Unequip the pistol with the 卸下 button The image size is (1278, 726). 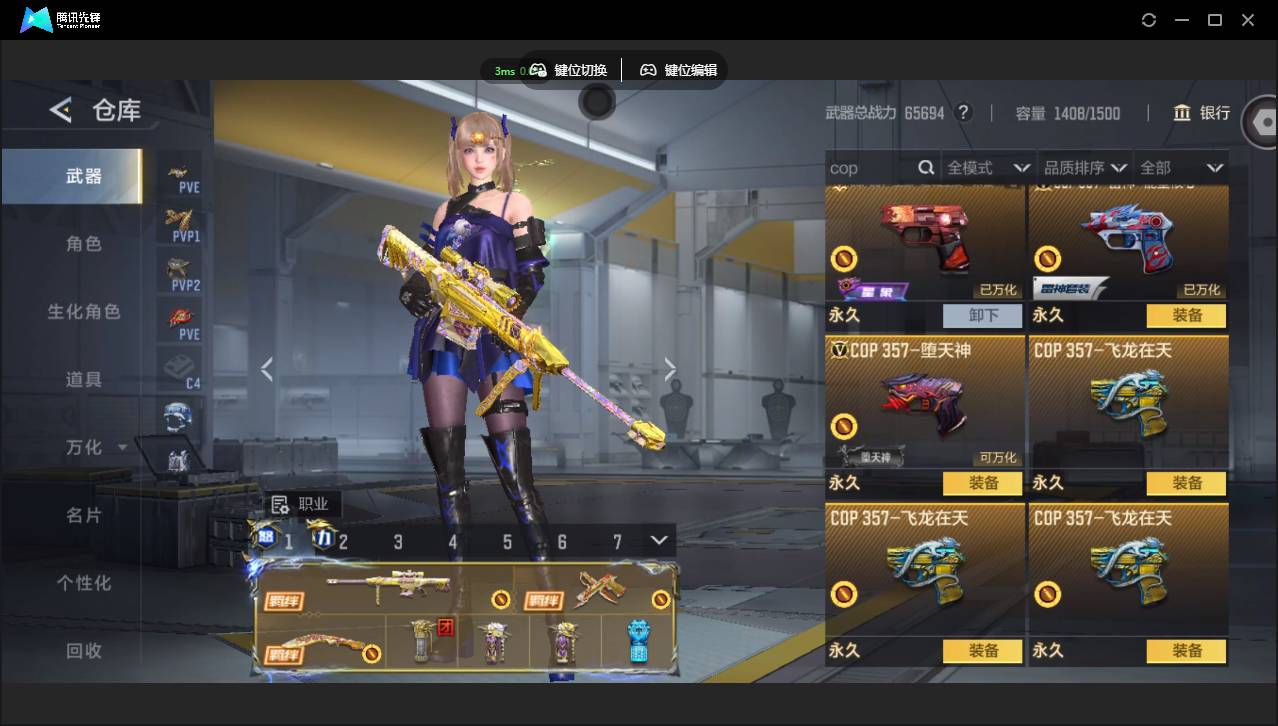pos(983,316)
